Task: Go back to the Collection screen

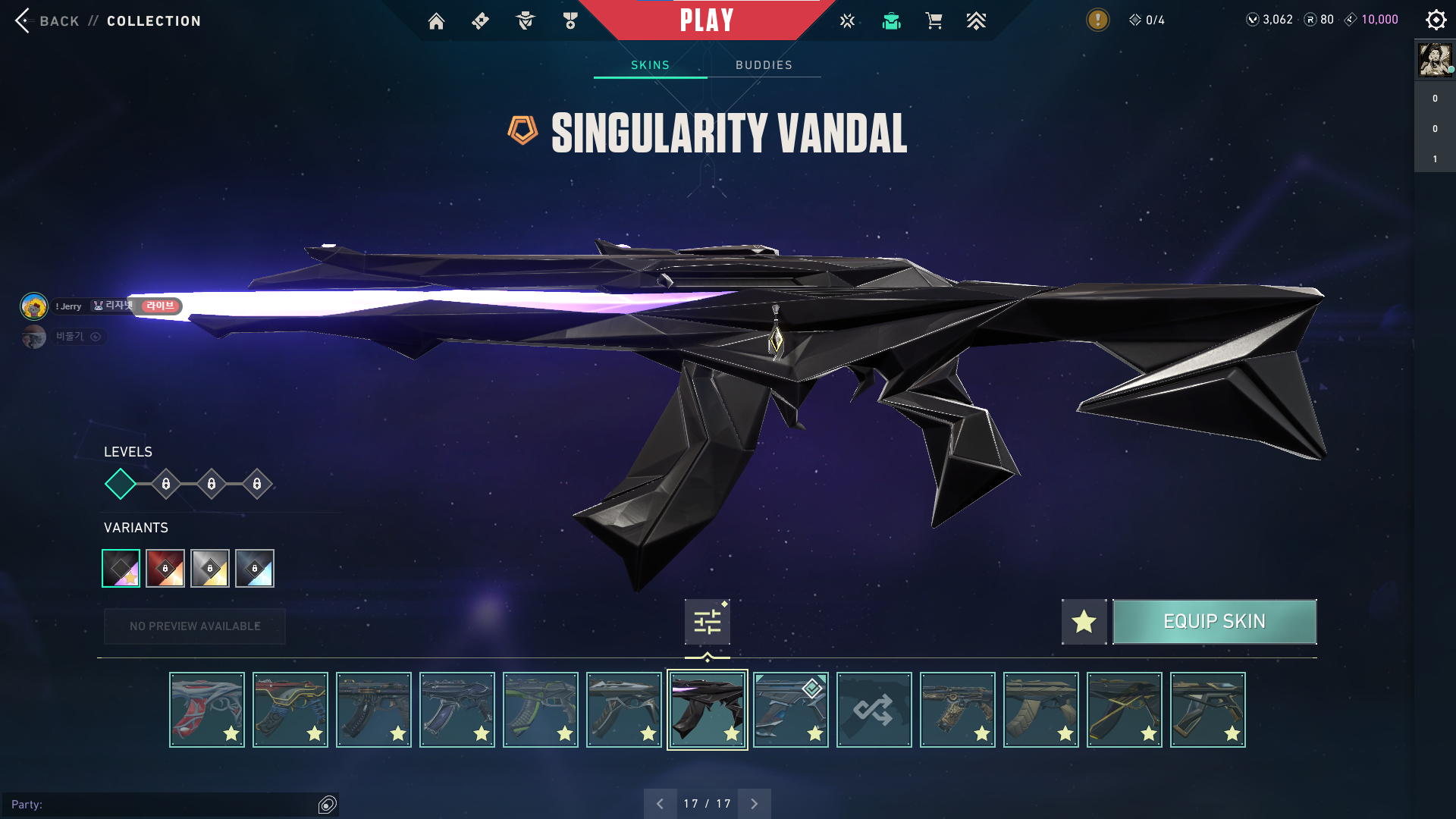Action: coord(107,21)
